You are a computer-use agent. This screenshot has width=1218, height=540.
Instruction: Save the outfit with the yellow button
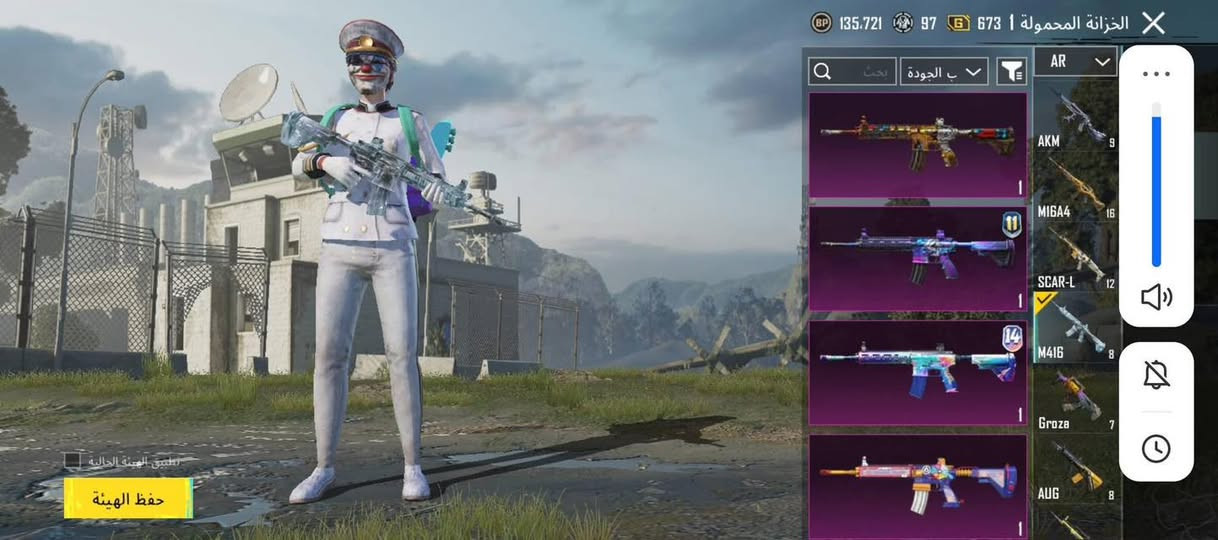coord(128,498)
